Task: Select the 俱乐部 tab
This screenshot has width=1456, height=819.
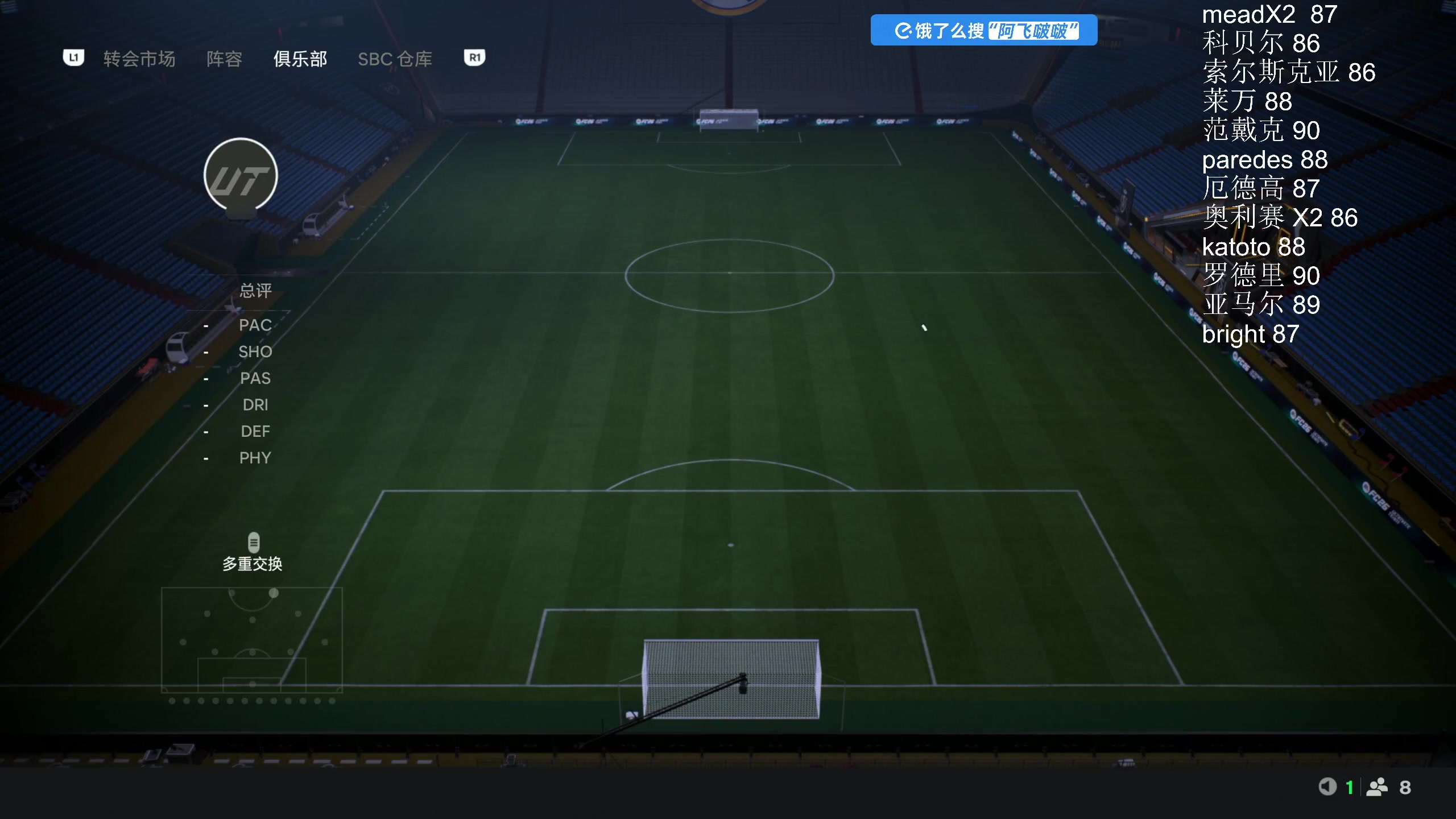Action: pos(300,59)
